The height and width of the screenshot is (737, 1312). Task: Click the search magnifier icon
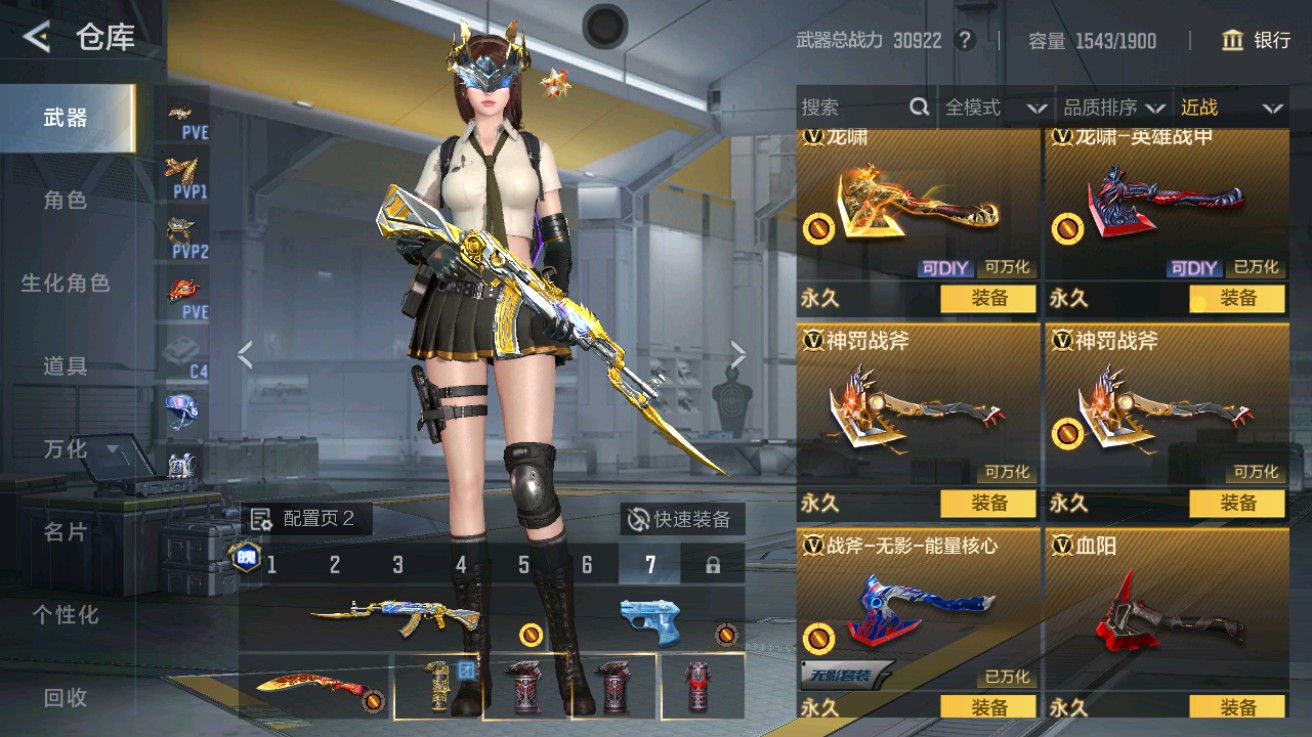click(916, 107)
